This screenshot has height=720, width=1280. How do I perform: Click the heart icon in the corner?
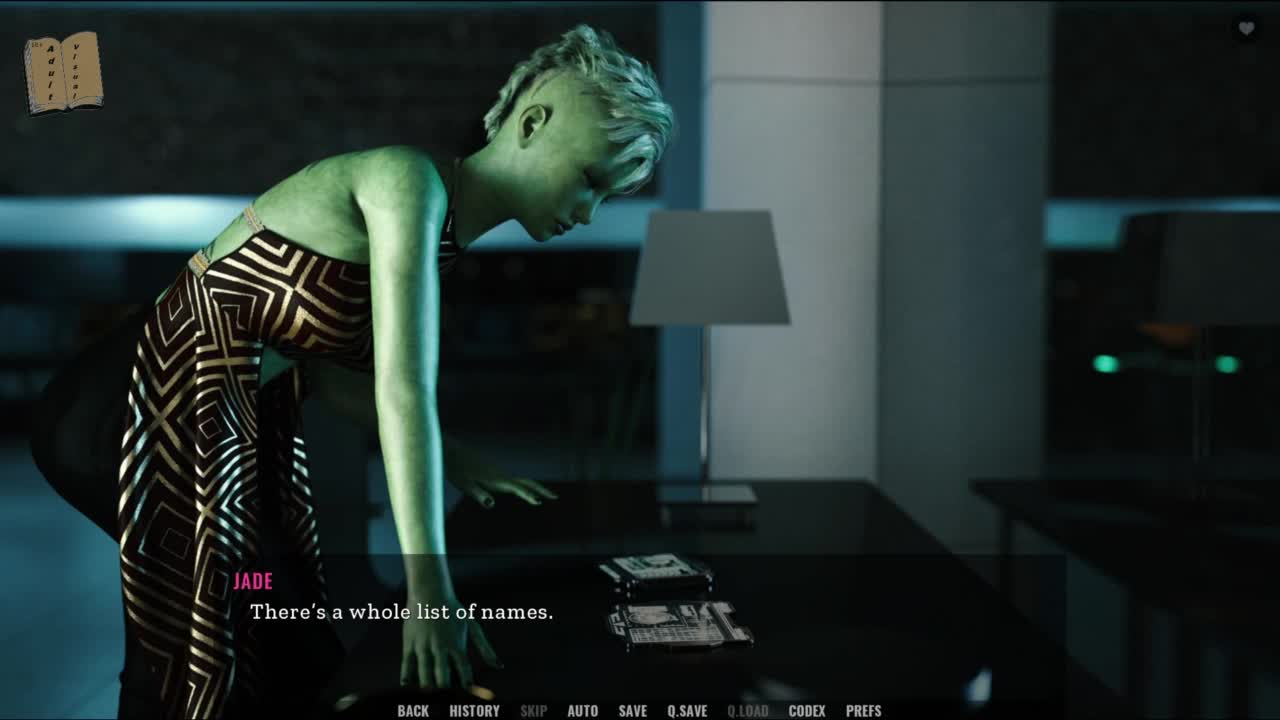click(1246, 29)
